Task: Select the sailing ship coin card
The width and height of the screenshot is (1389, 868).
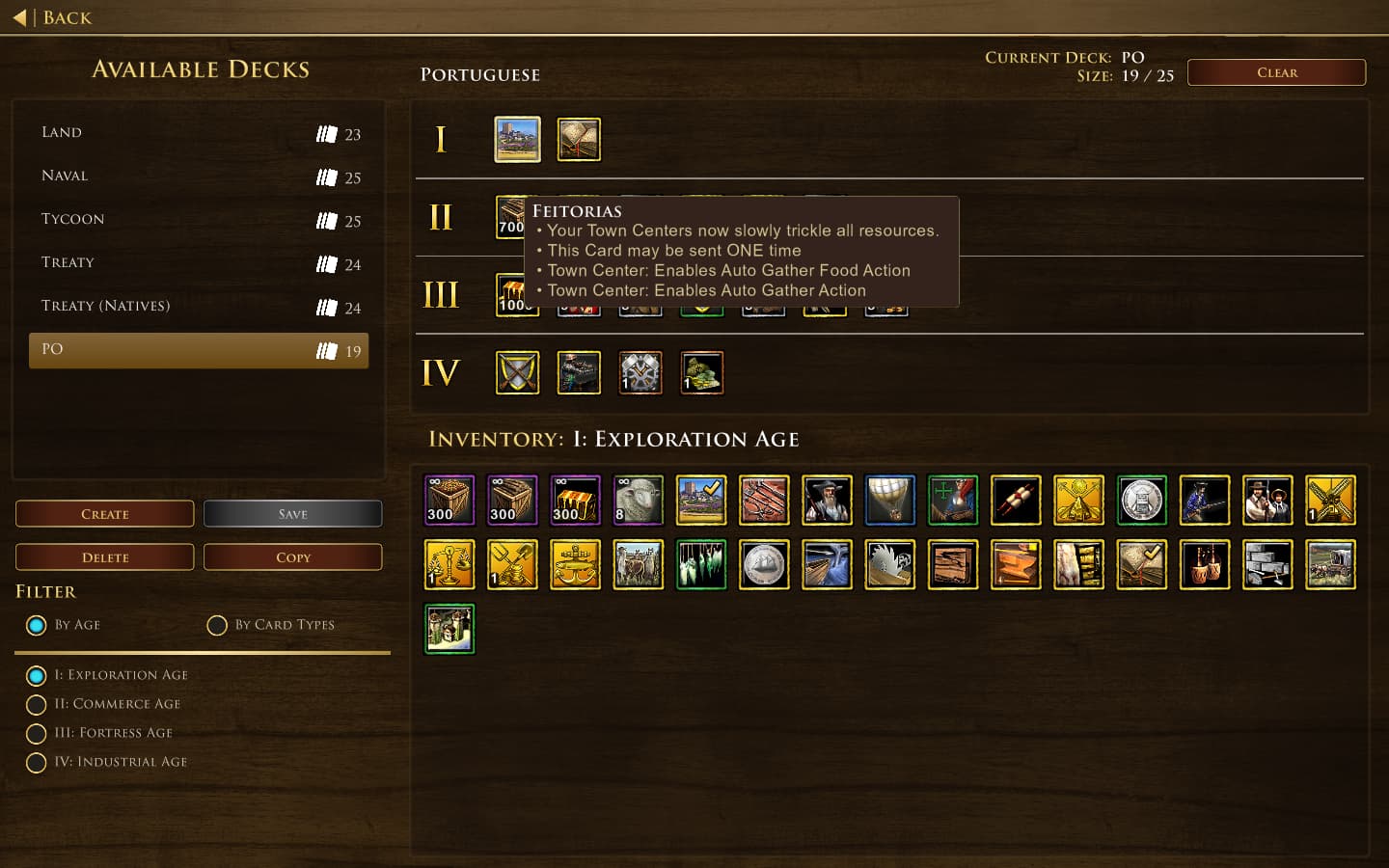Action: point(764,563)
